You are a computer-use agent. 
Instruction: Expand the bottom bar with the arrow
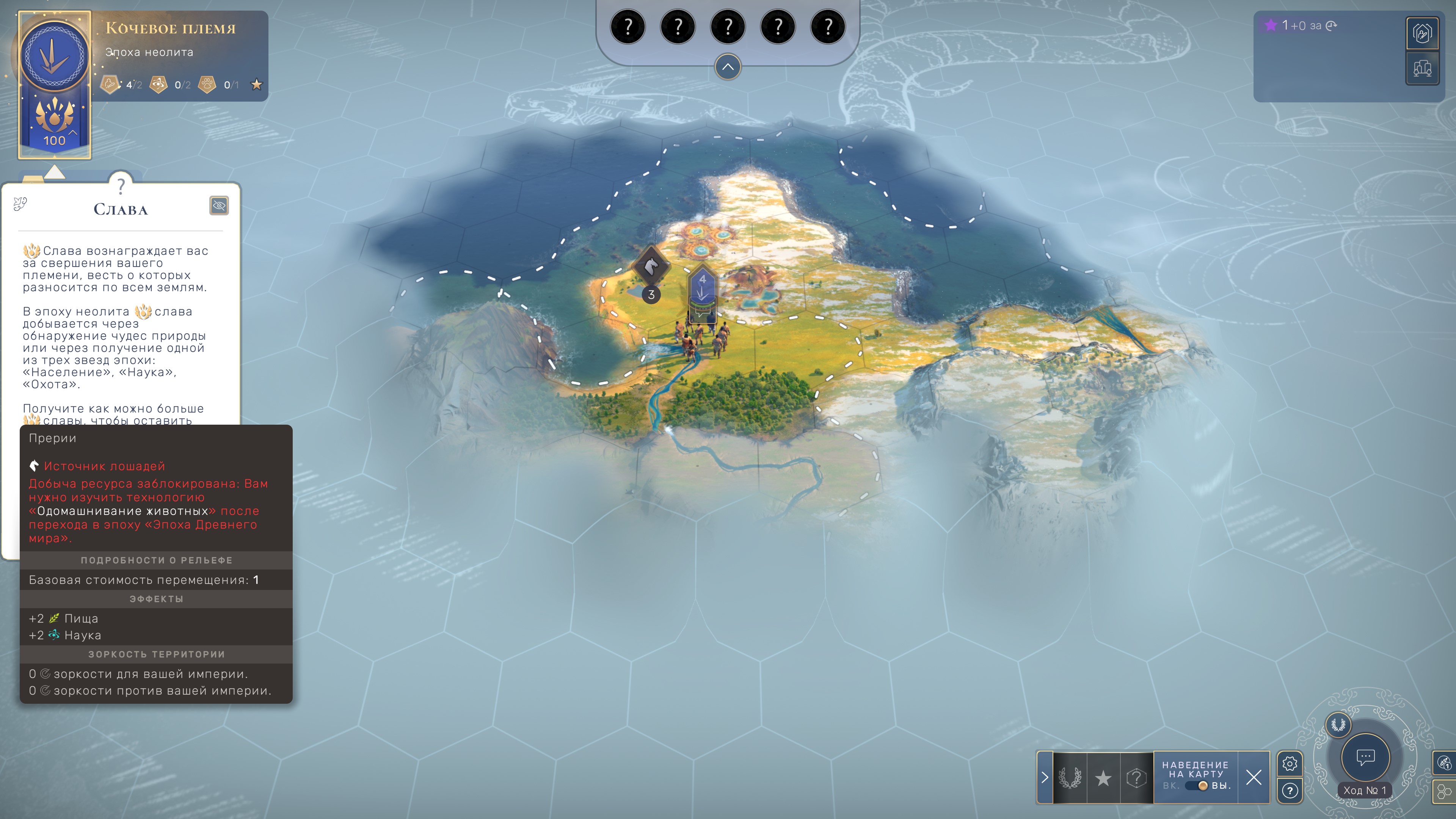[x=1045, y=778]
